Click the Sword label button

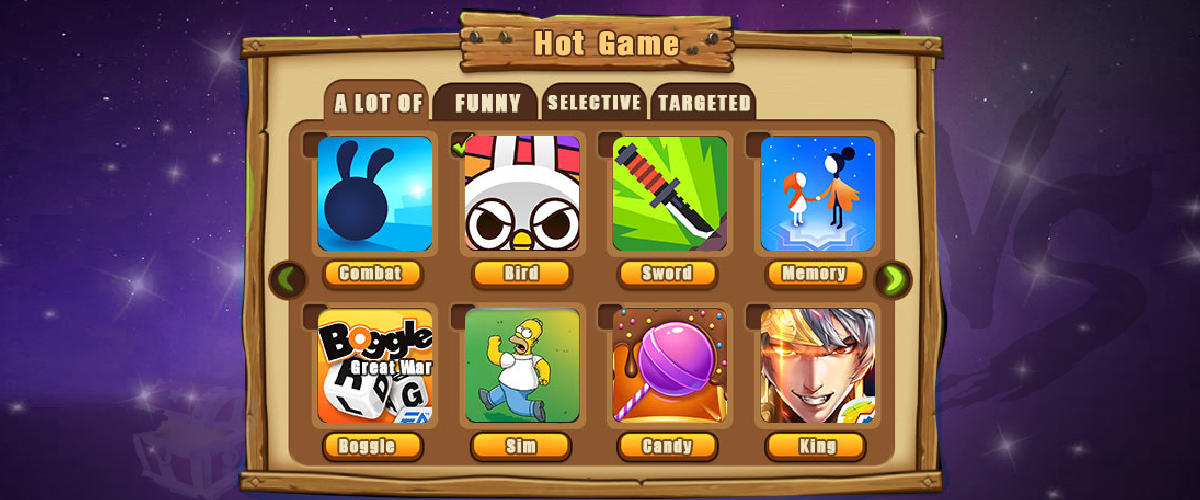[x=669, y=274]
